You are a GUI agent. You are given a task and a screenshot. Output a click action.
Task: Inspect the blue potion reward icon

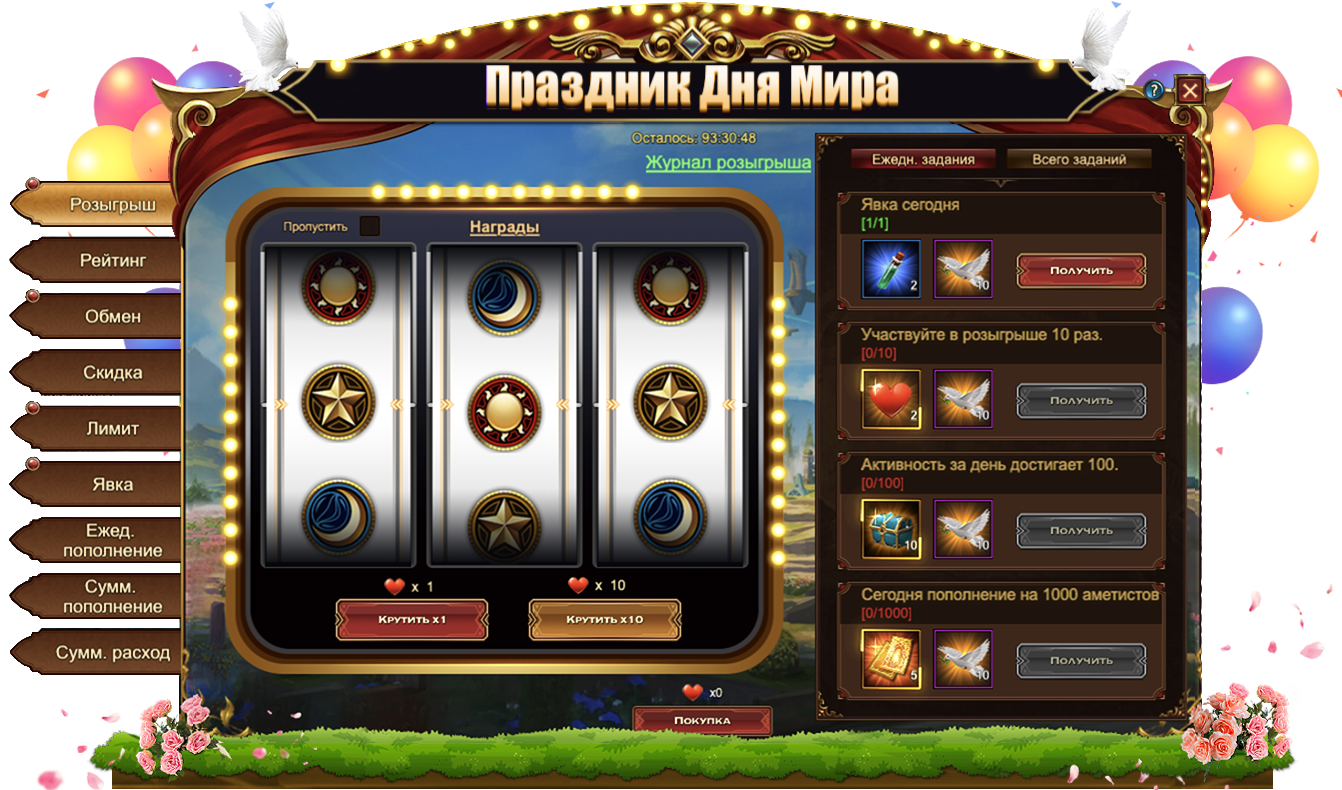(x=891, y=269)
